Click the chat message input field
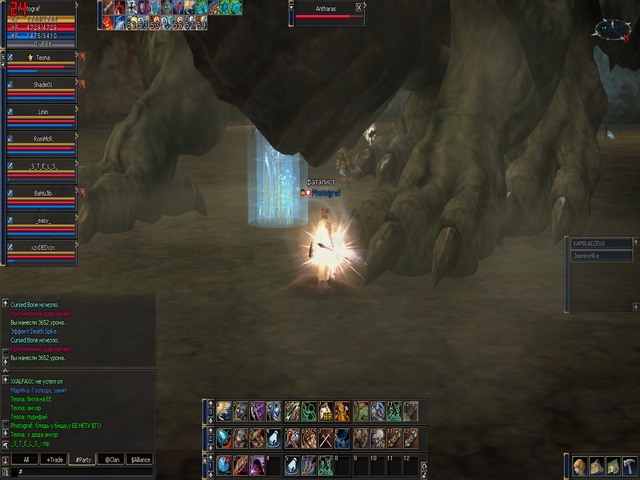 (x=80, y=470)
